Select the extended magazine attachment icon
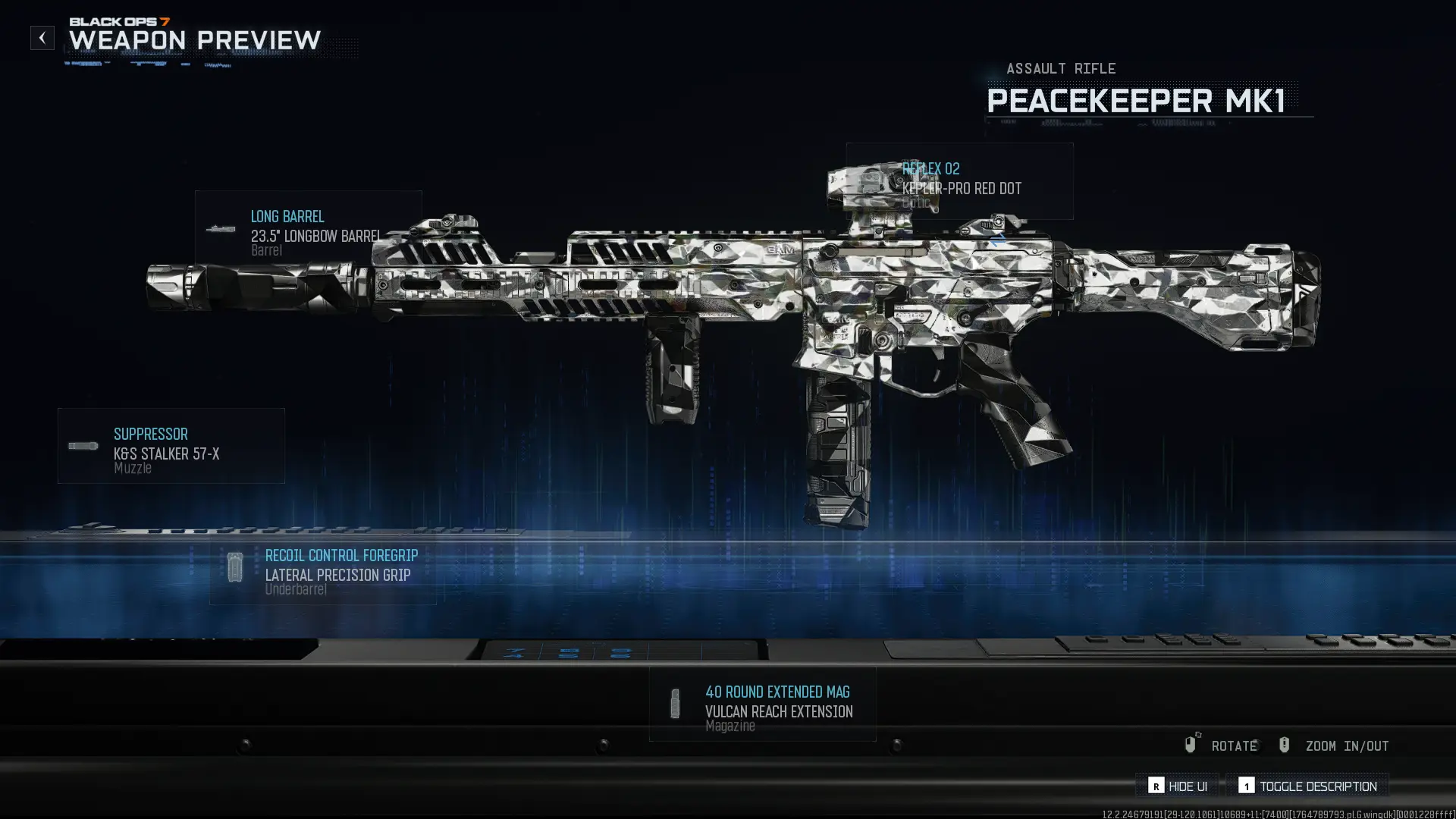This screenshot has height=819, width=1456. pyautogui.click(x=674, y=704)
